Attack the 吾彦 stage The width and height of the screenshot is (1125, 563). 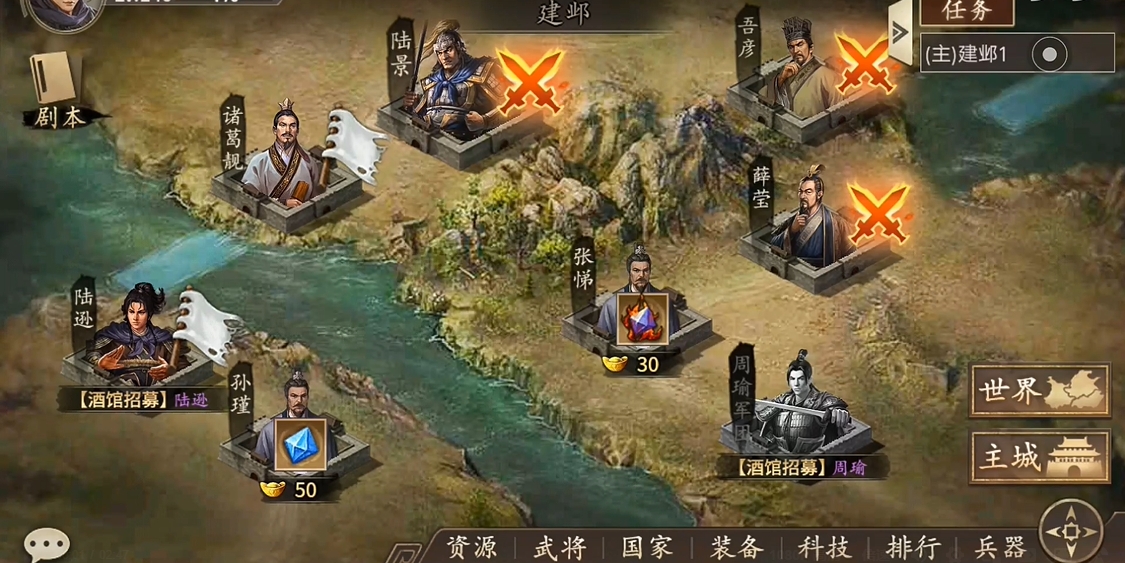point(864,62)
